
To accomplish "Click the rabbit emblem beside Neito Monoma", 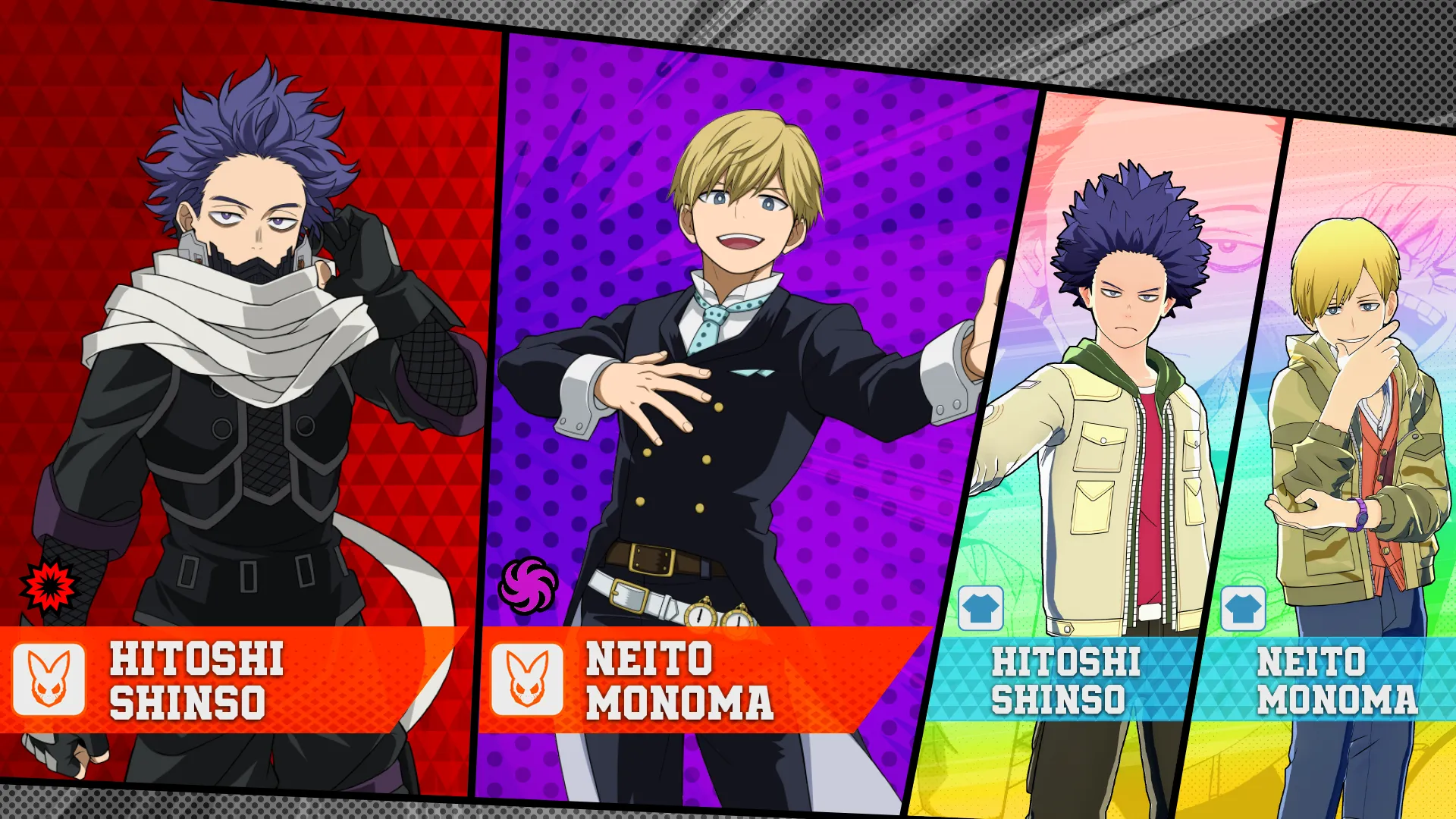I will (527, 679).
